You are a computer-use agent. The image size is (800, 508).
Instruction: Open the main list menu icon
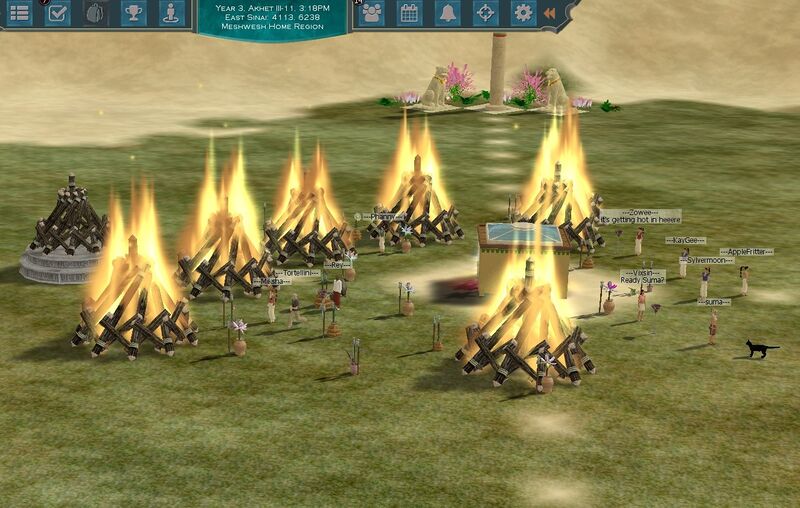pos(19,13)
